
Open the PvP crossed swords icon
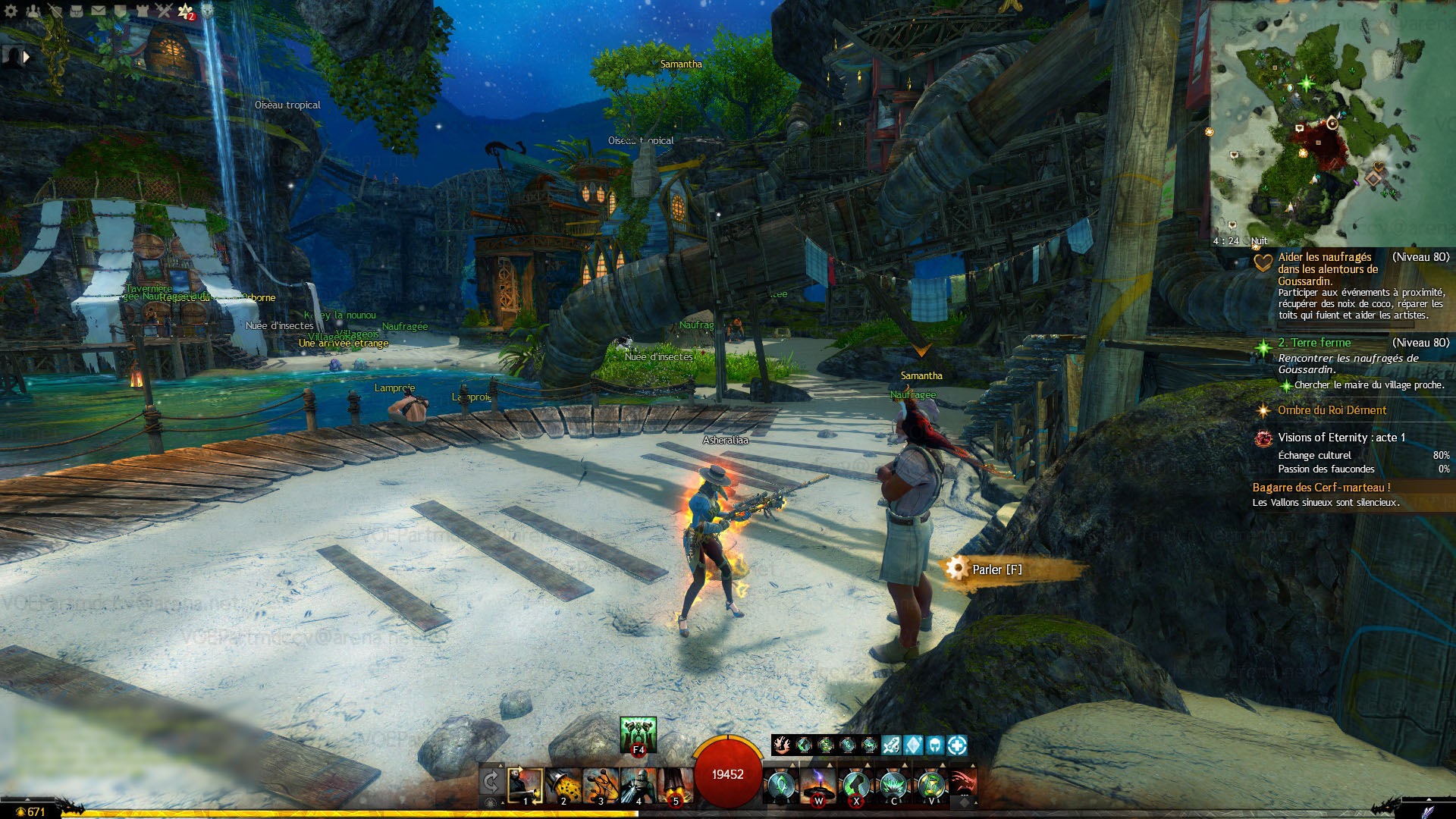pyautogui.click(x=164, y=11)
